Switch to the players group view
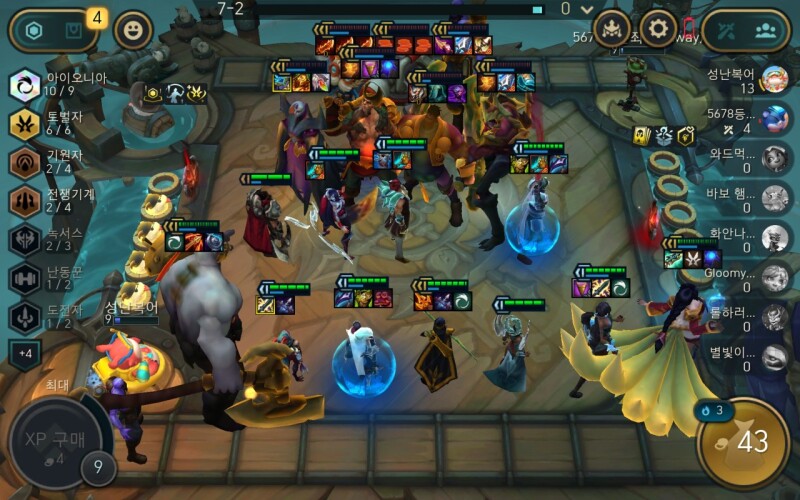The image size is (800, 500). (765, 29)
